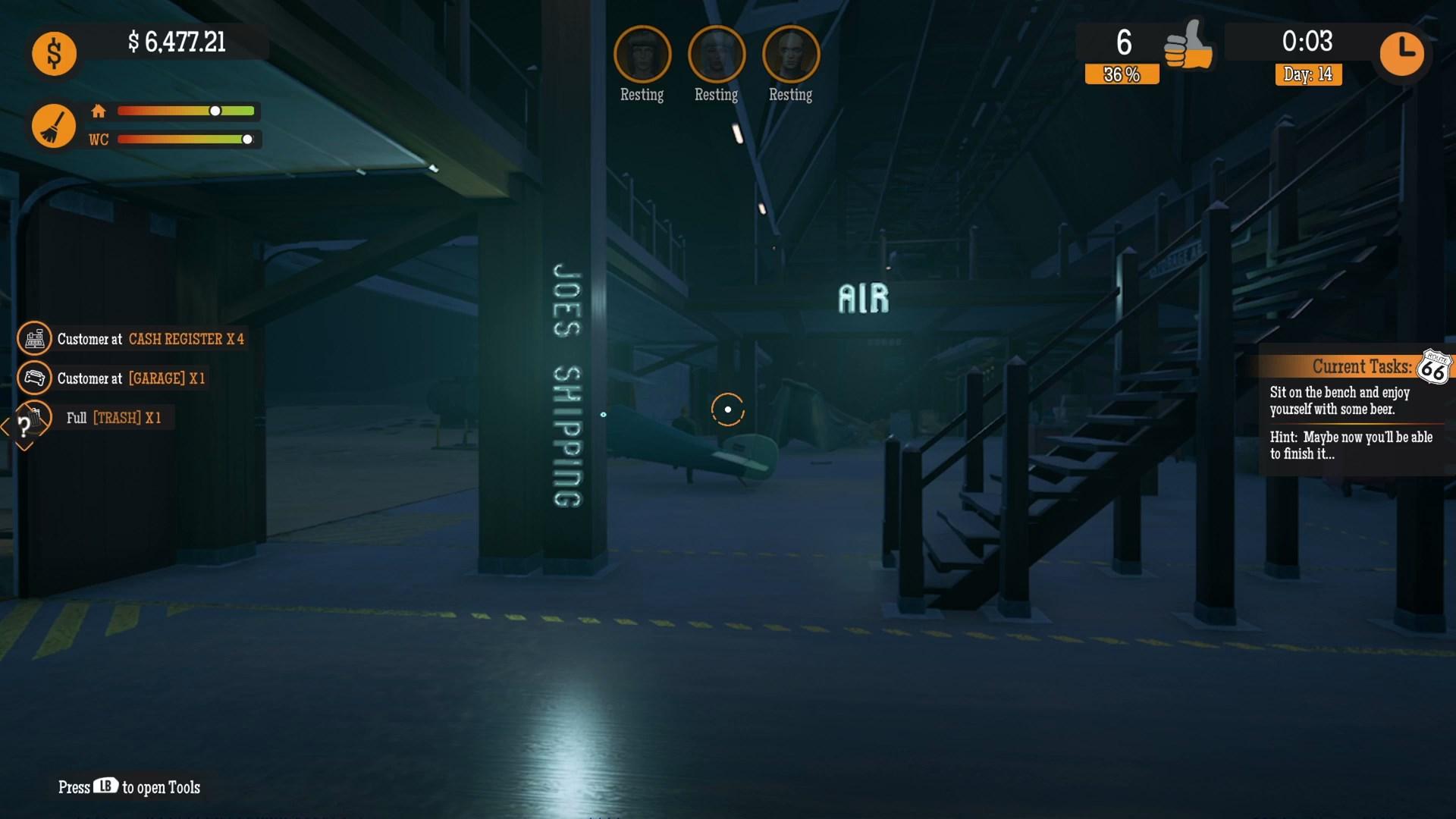Select the first Resting employee portrait
The width and height of the screenshot is (1456, 819).
[x=642, y=55]
